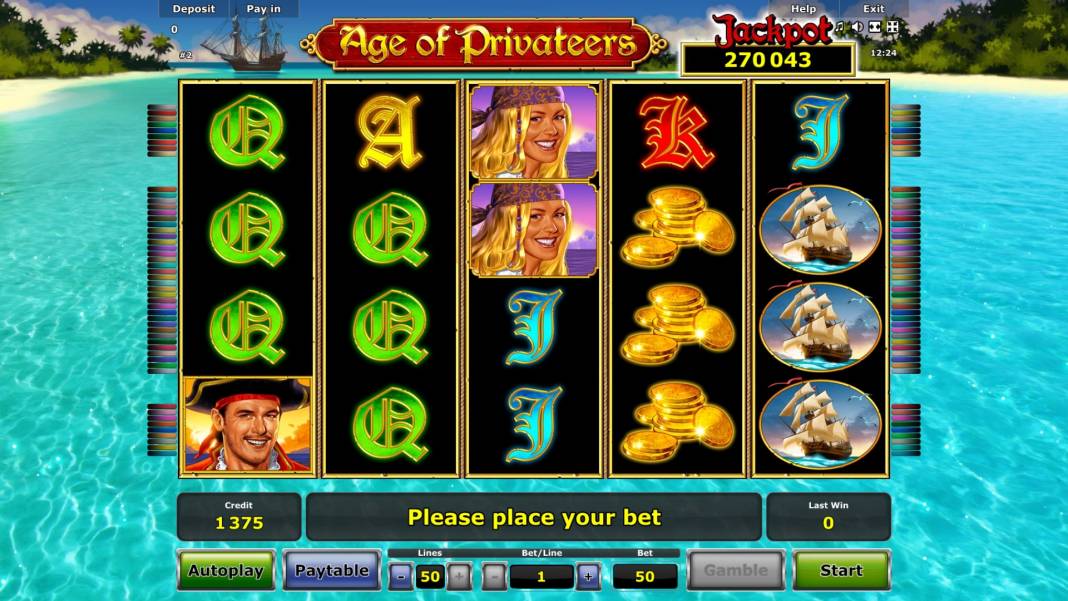Select the Pay in option
Image resolution: width=1068 pixels, height=601 pixels.
pos(263,9)
